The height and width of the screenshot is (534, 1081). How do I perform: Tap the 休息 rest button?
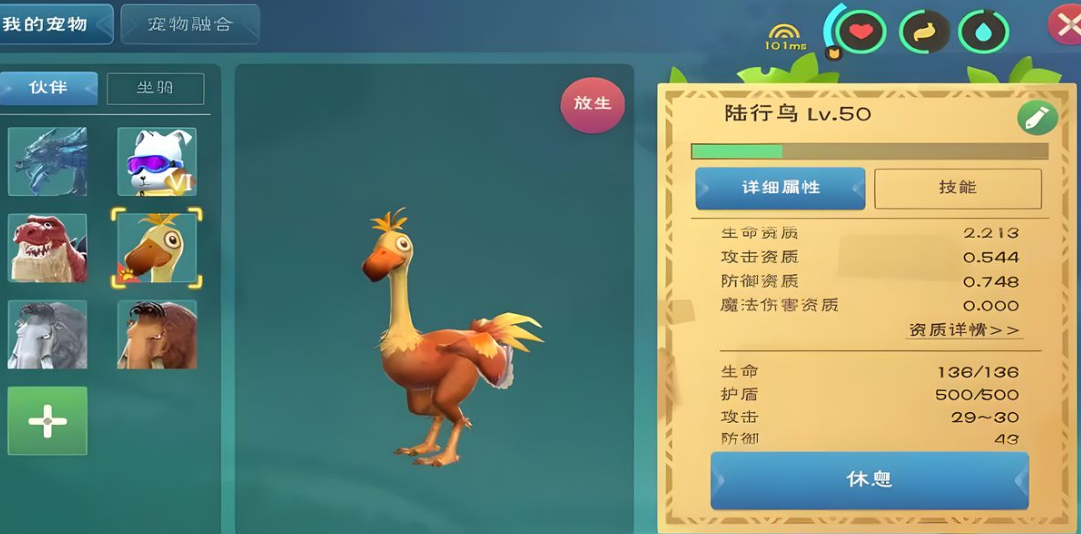click(x=869, y=480)
